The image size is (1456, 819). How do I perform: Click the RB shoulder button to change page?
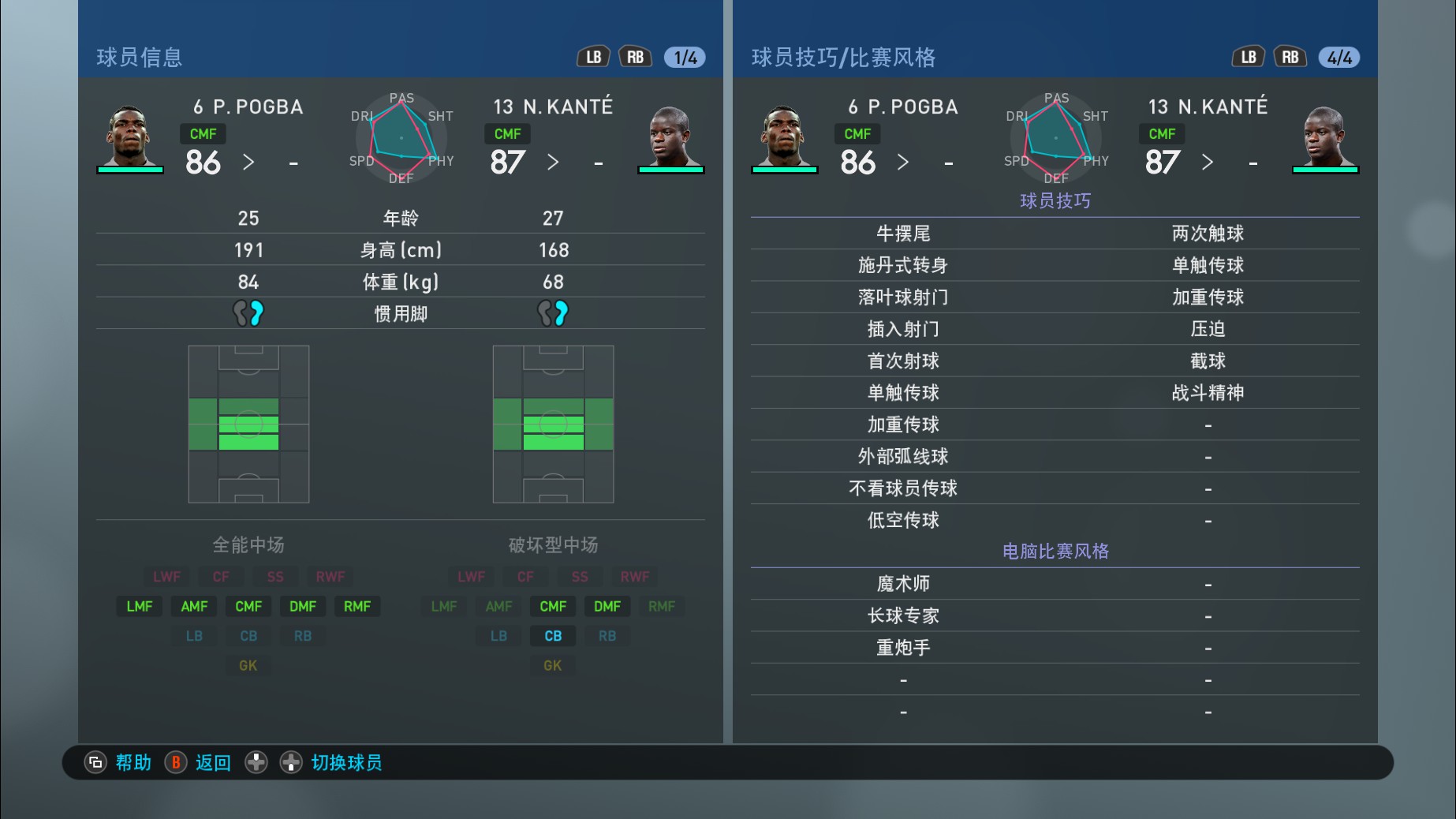pos(635,56)
